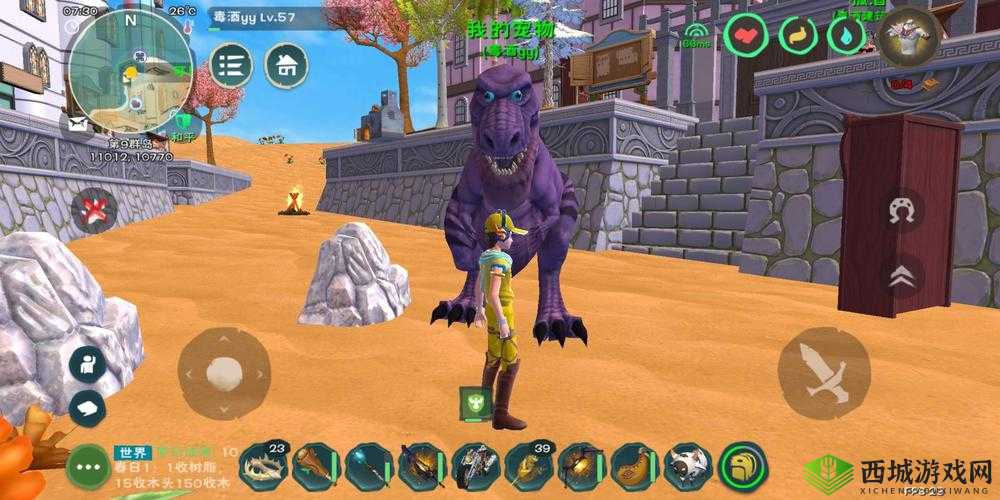Select the thorn trap hotbar slot showing 23
This screenshot has width=1000, height=500.
263,466
